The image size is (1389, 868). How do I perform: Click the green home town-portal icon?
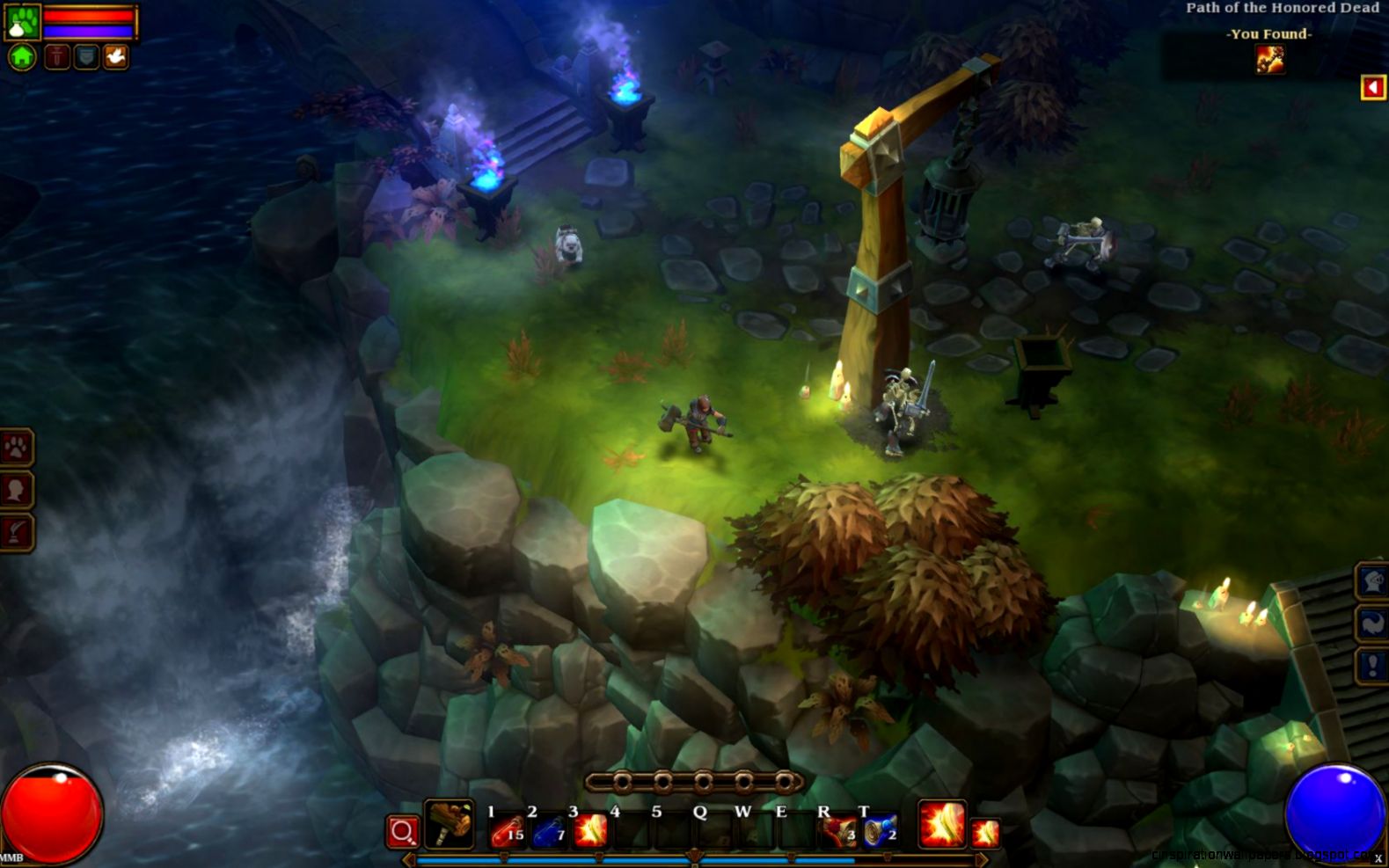point(21,56)
